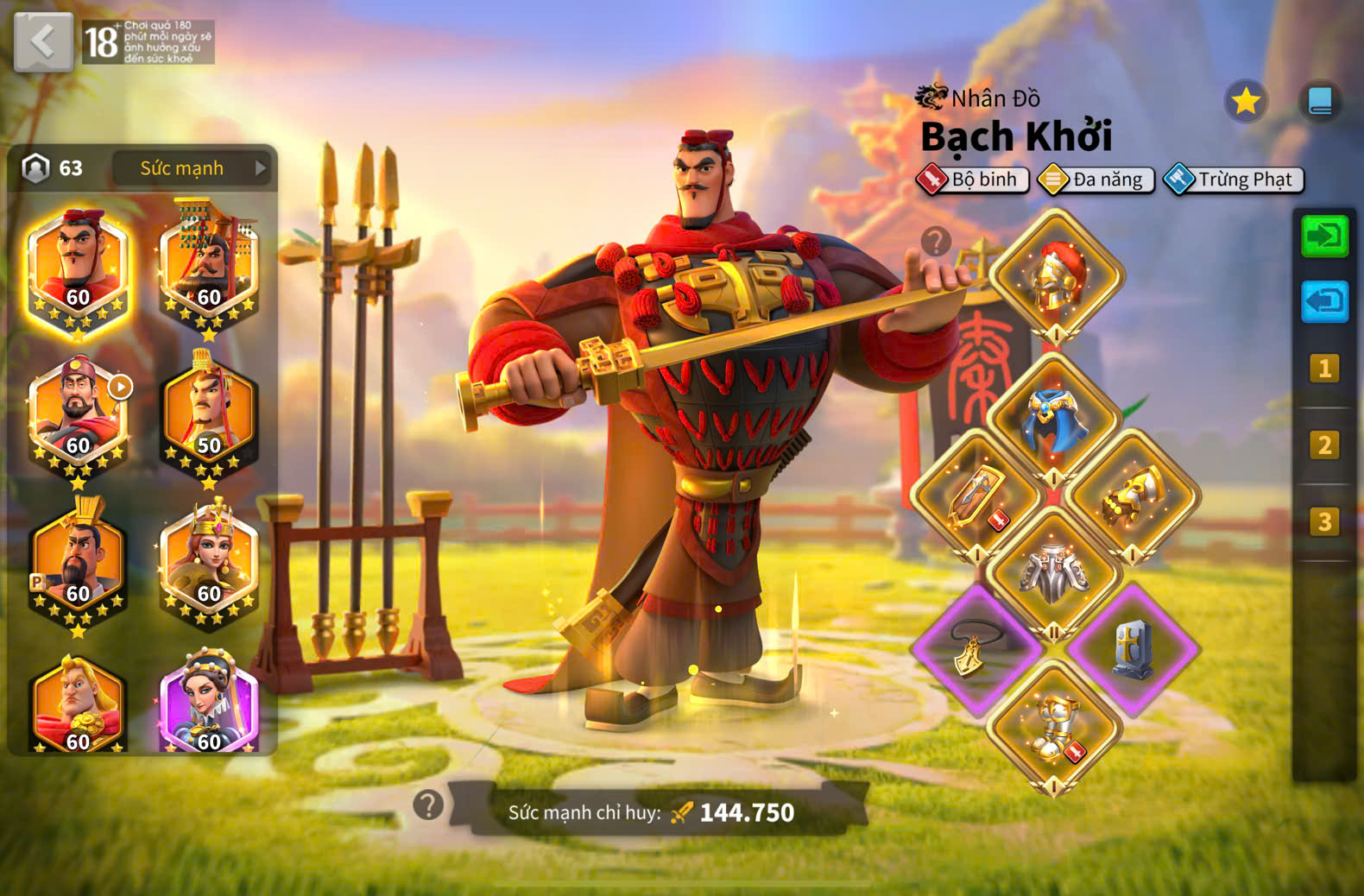1364x896 pixels.
Task: Switch to equipment preset 3
Action: click(1324, 521)
